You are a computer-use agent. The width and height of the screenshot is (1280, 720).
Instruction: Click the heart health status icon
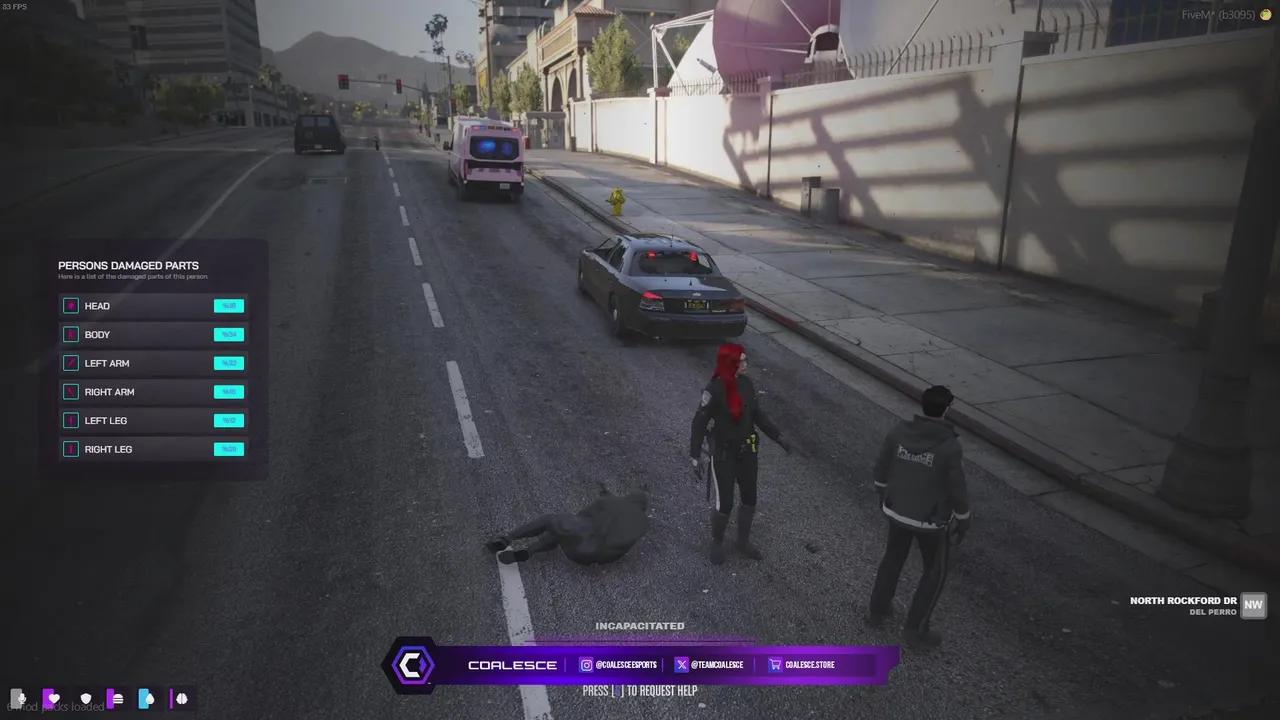53,699
